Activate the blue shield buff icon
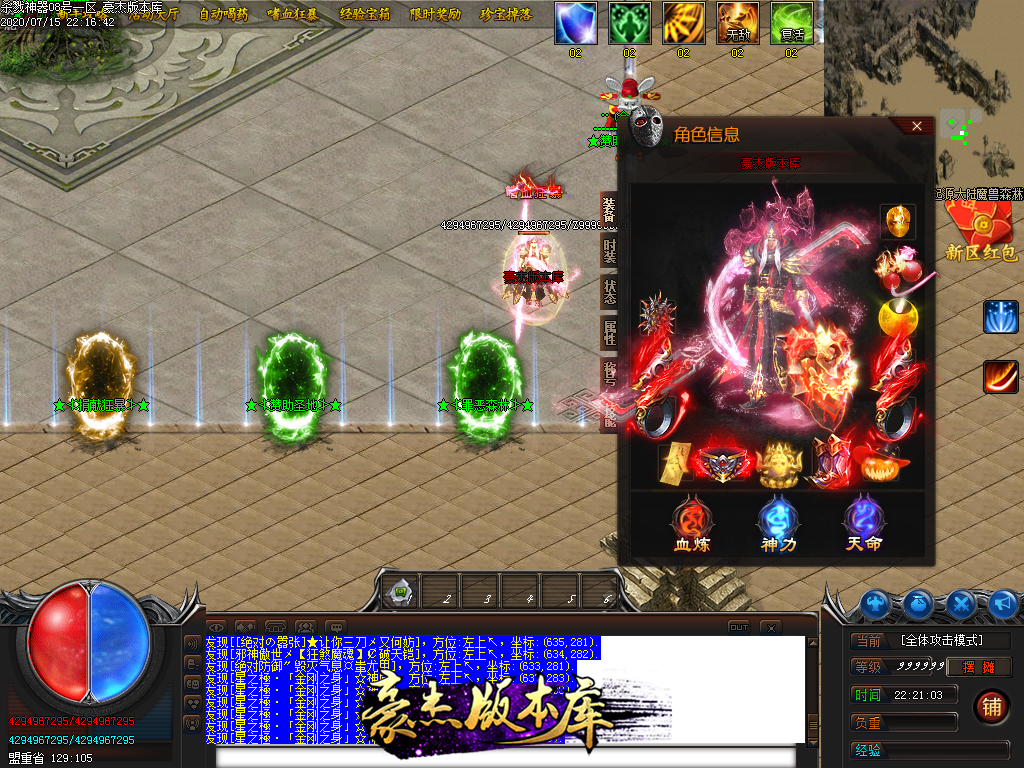Viewport: 1024px width, 768px height. 575,23
